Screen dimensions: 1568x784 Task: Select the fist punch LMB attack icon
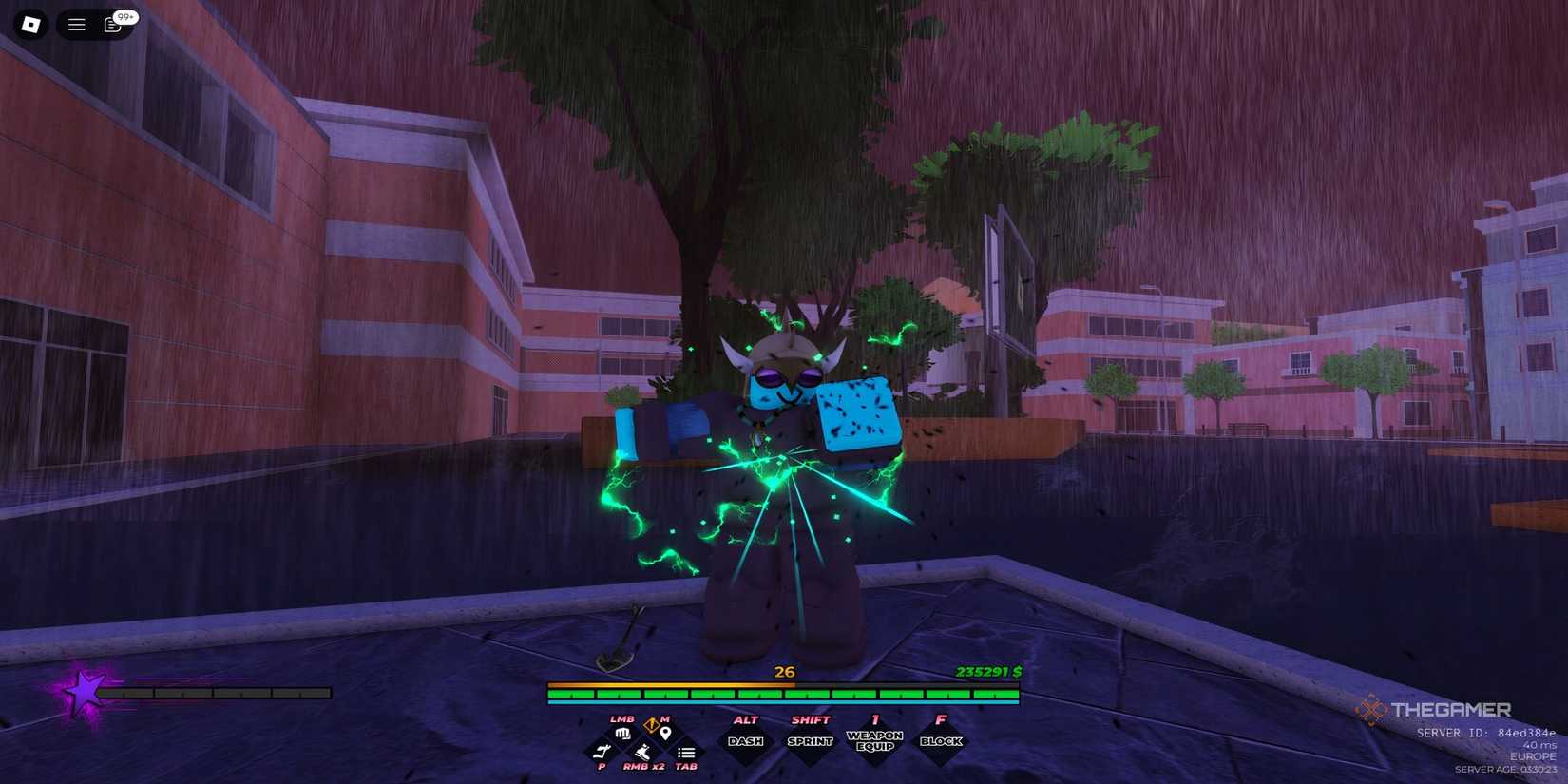click(621, 736)
